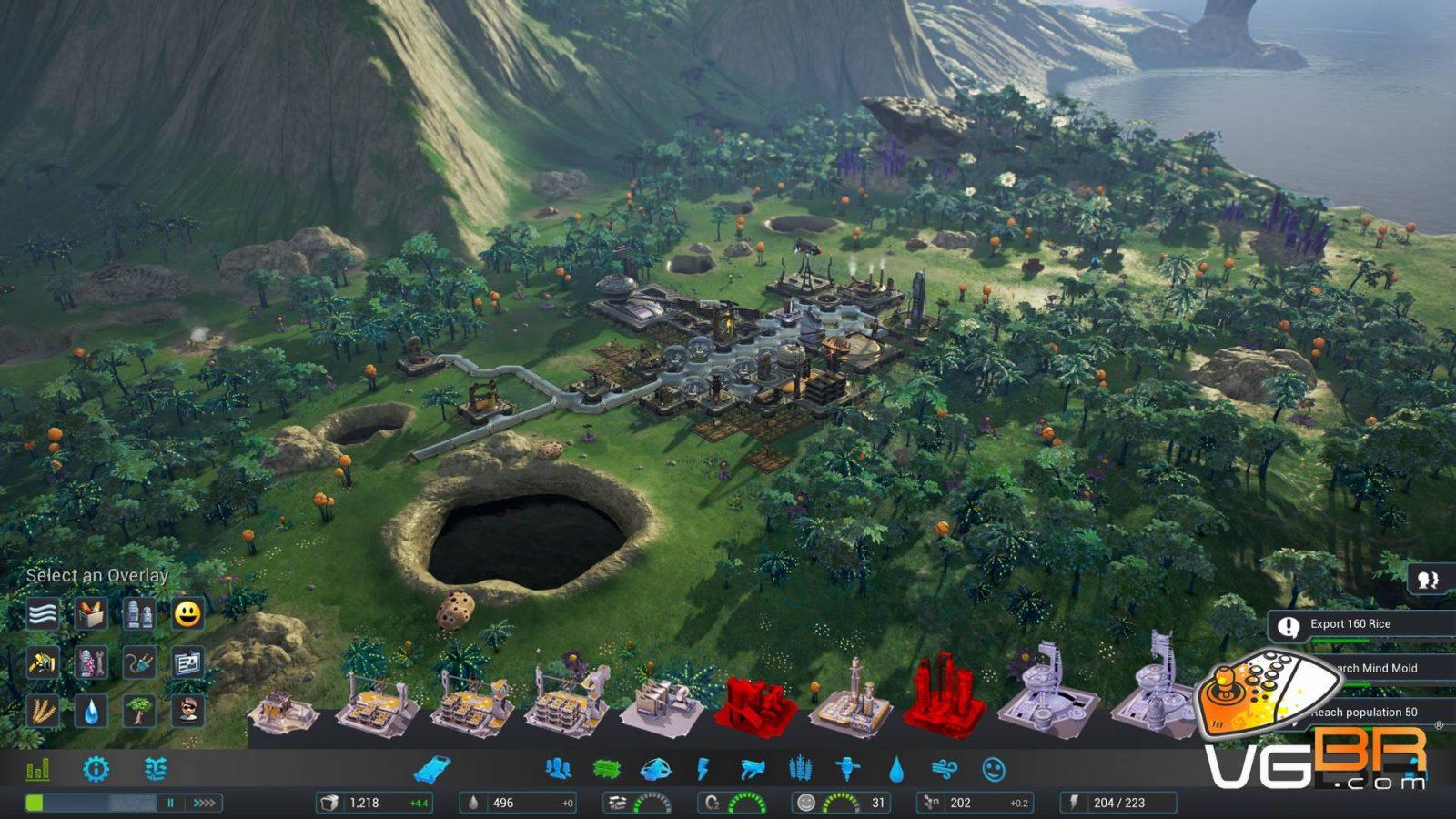Pause the game speed
The height and width of the screenshot is (819, 1456).
click(170, 803)
